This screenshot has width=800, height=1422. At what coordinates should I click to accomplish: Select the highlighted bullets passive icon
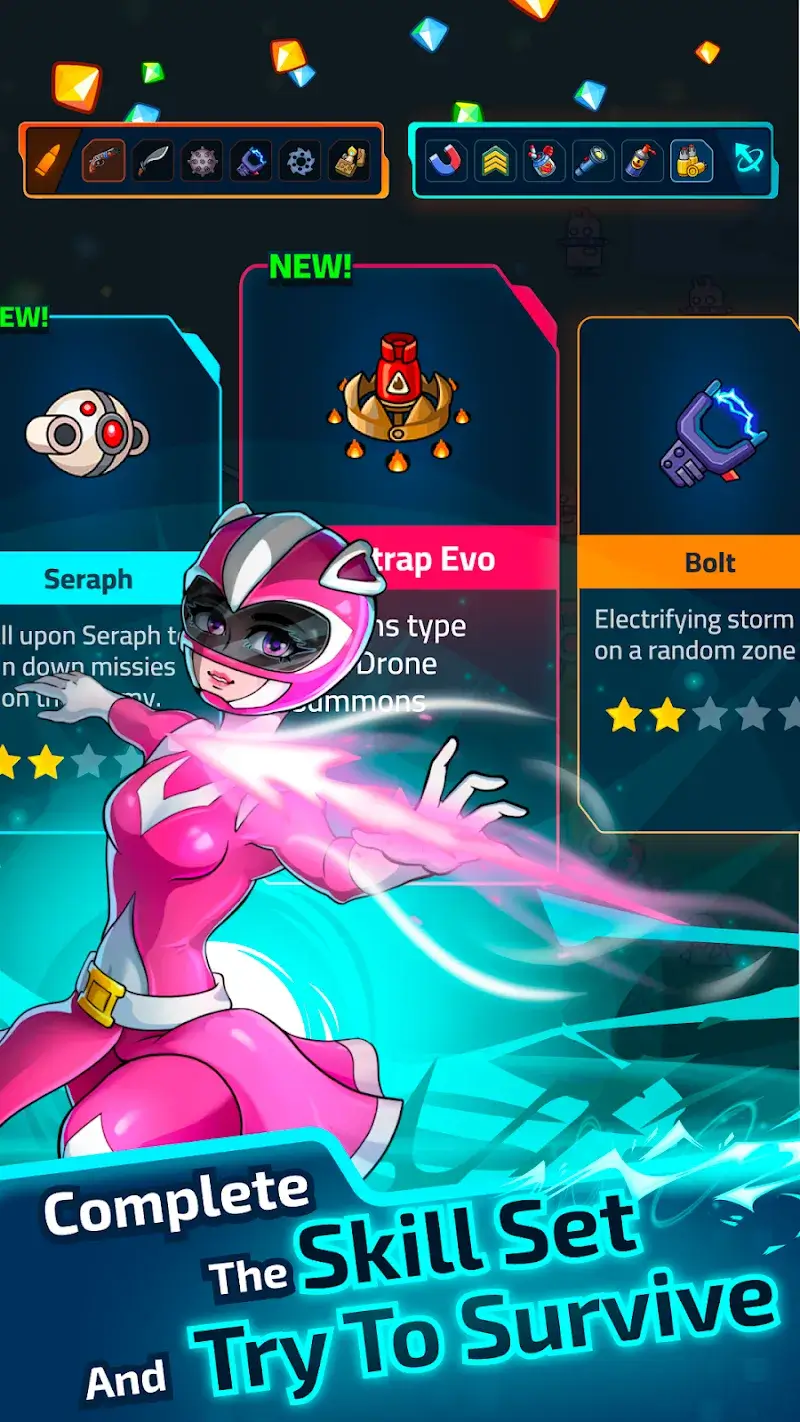691,160
